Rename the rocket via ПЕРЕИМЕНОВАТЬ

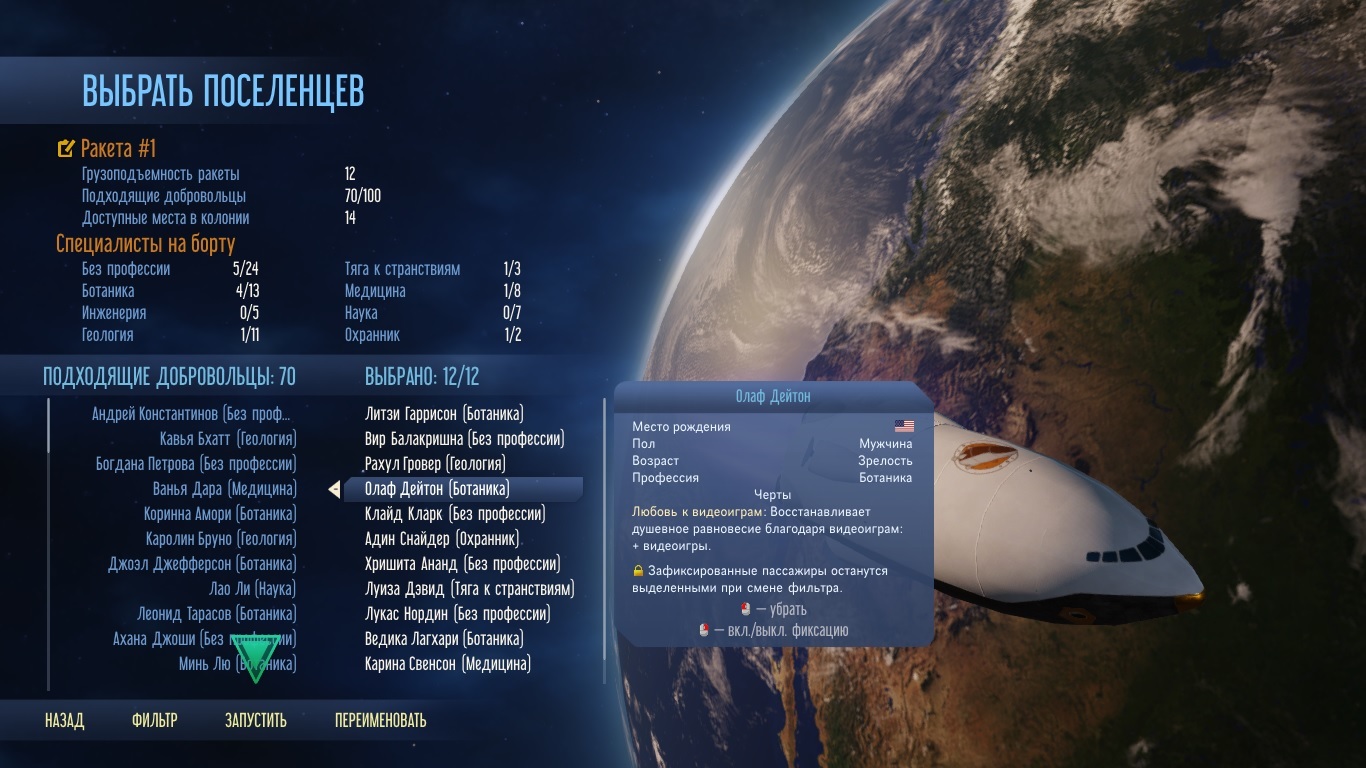pos(380,720)
